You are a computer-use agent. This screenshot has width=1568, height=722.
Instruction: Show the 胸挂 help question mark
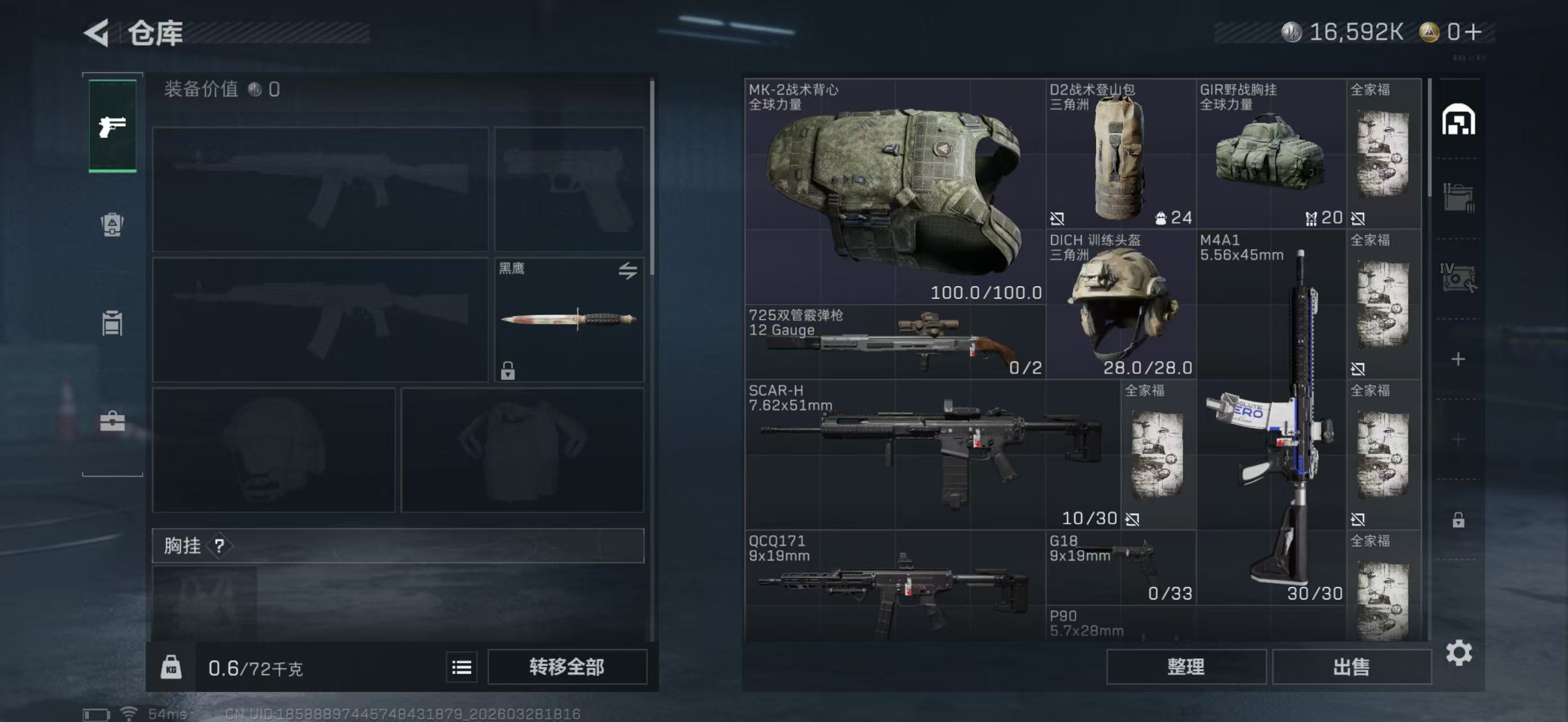(219, 546)
